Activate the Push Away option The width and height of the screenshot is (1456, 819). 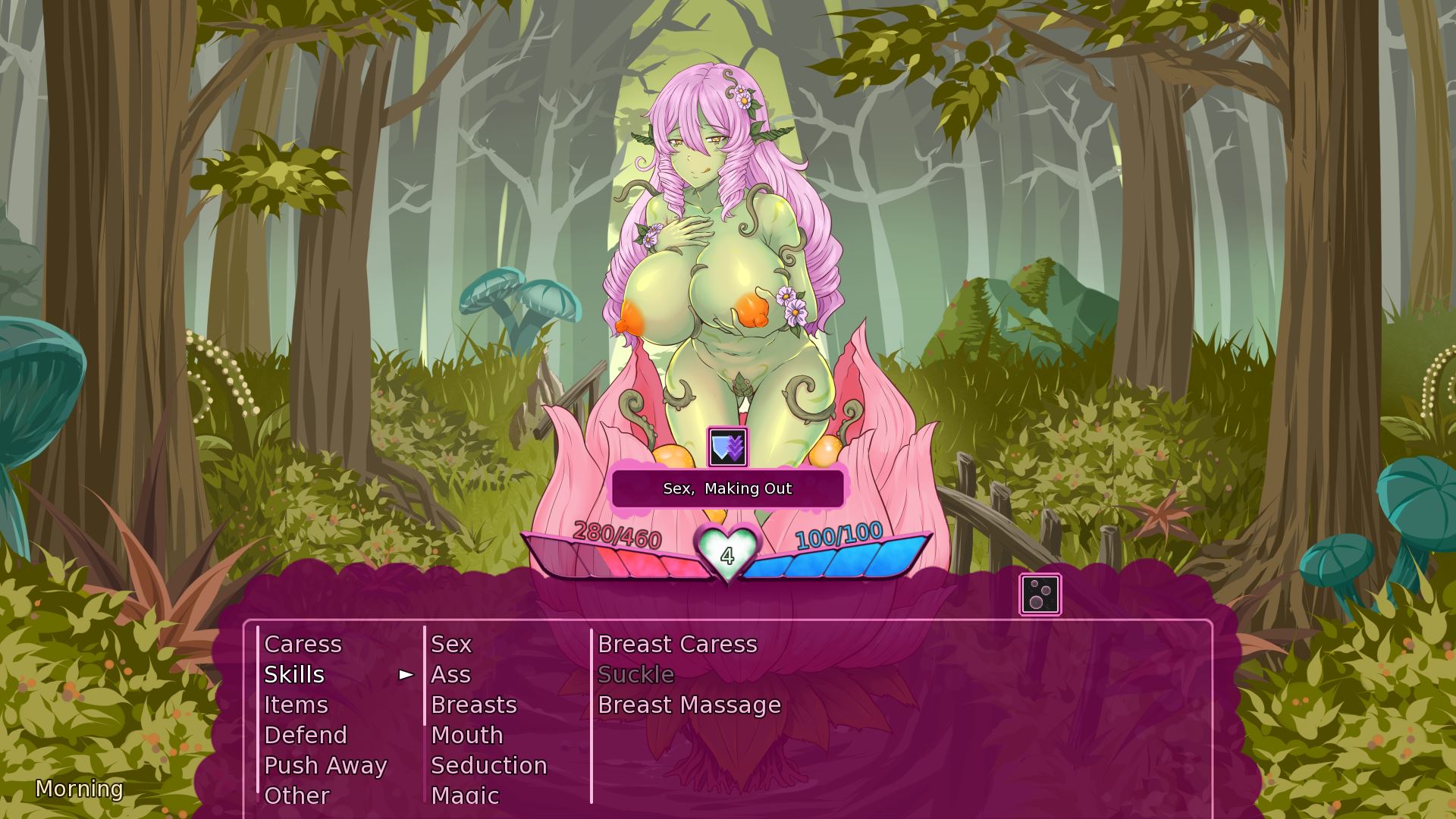tap(325, 765)
